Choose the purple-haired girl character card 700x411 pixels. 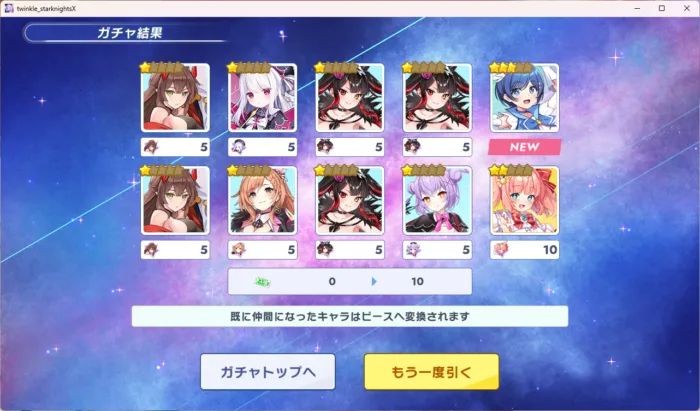[438, 200]
